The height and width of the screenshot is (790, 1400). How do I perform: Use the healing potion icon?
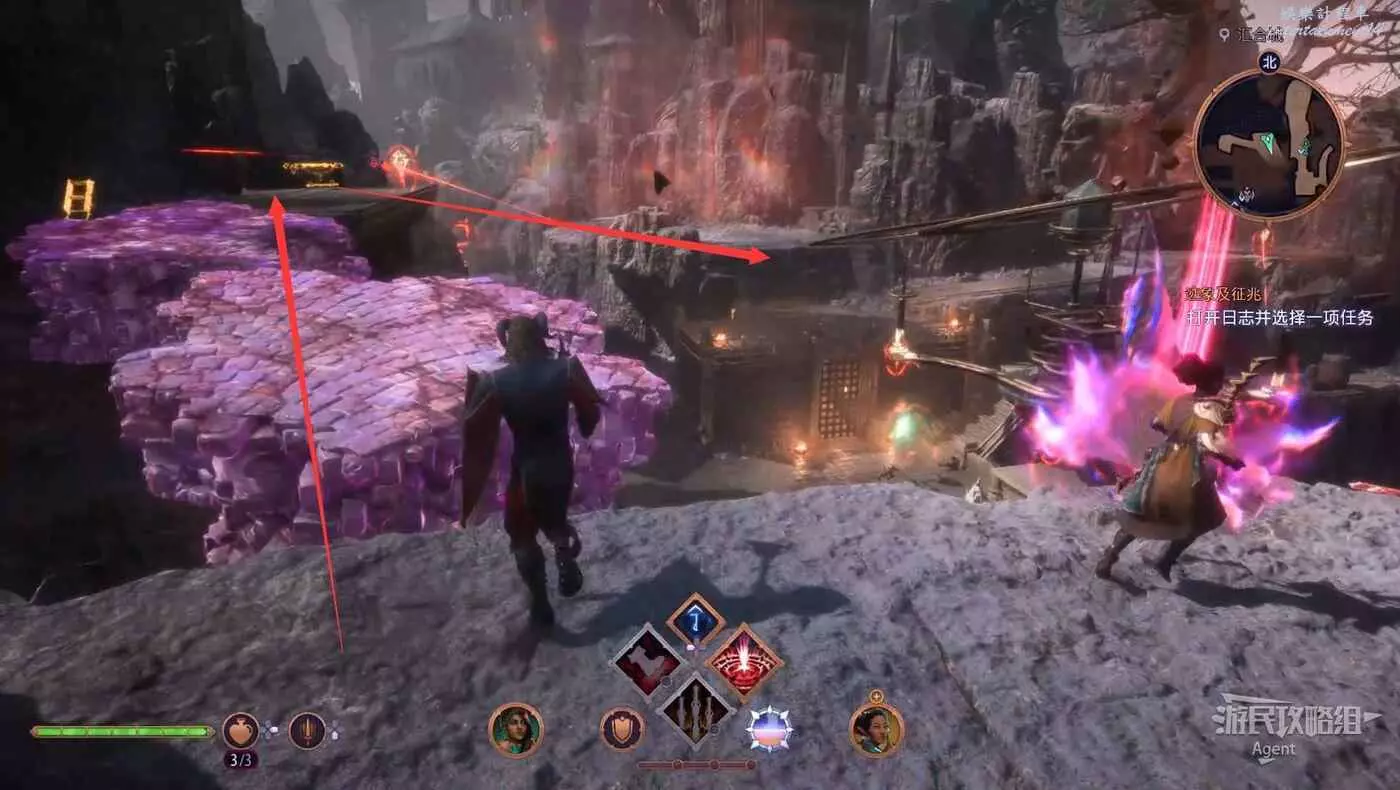240,731
